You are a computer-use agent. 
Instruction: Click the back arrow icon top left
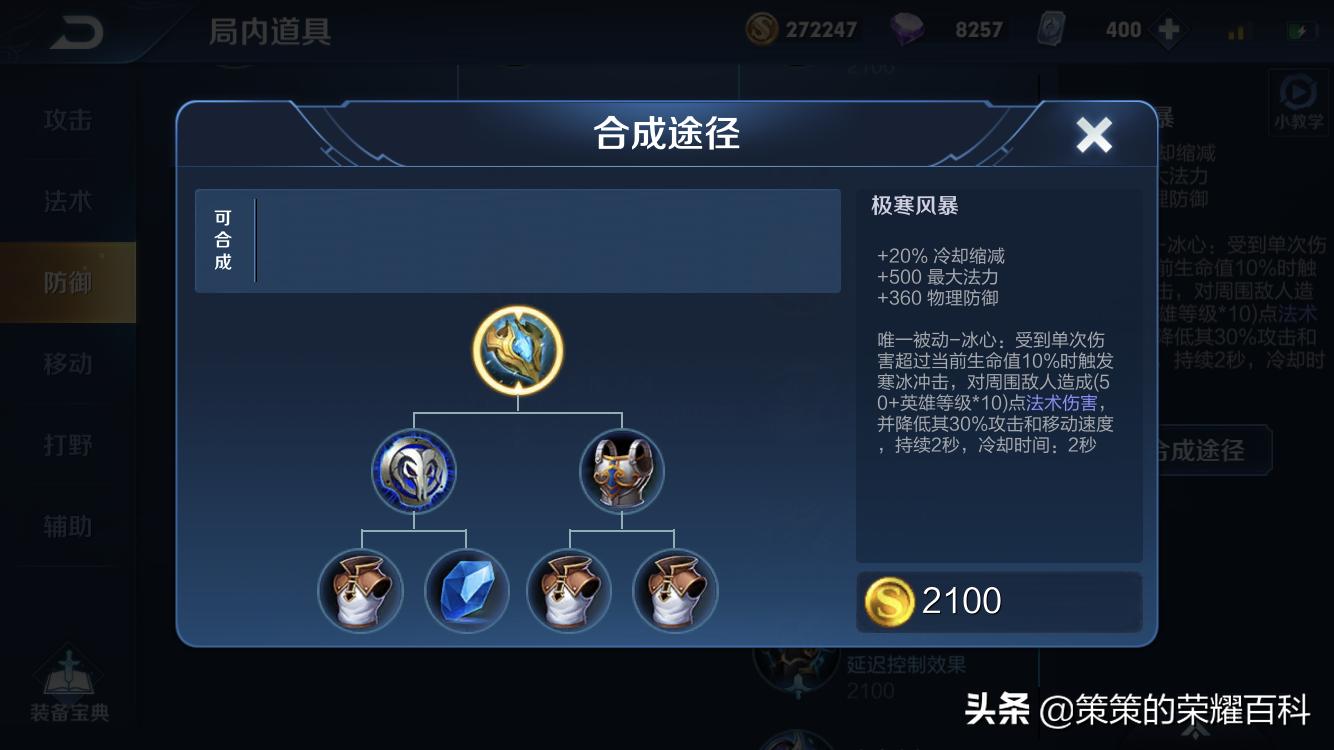click(75, 30)
